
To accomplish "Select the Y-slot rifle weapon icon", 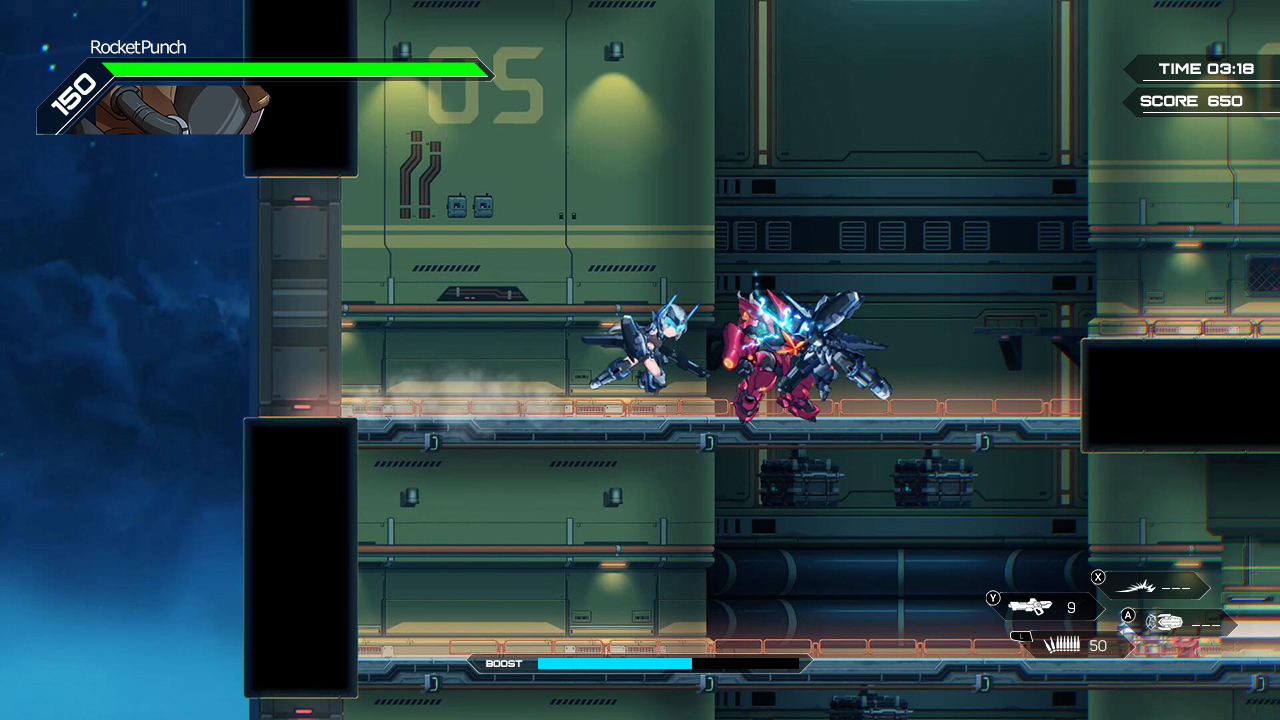I will pyautogui.click(x=1029, y=606).
